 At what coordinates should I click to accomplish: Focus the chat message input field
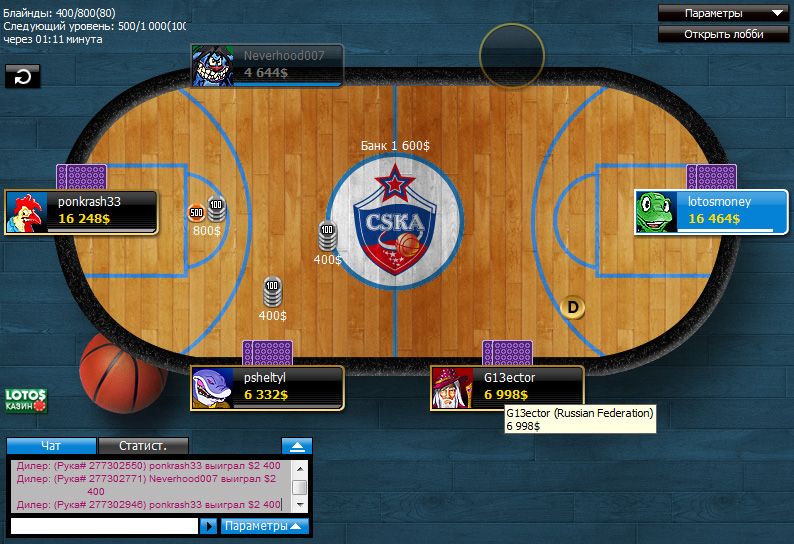103,525
